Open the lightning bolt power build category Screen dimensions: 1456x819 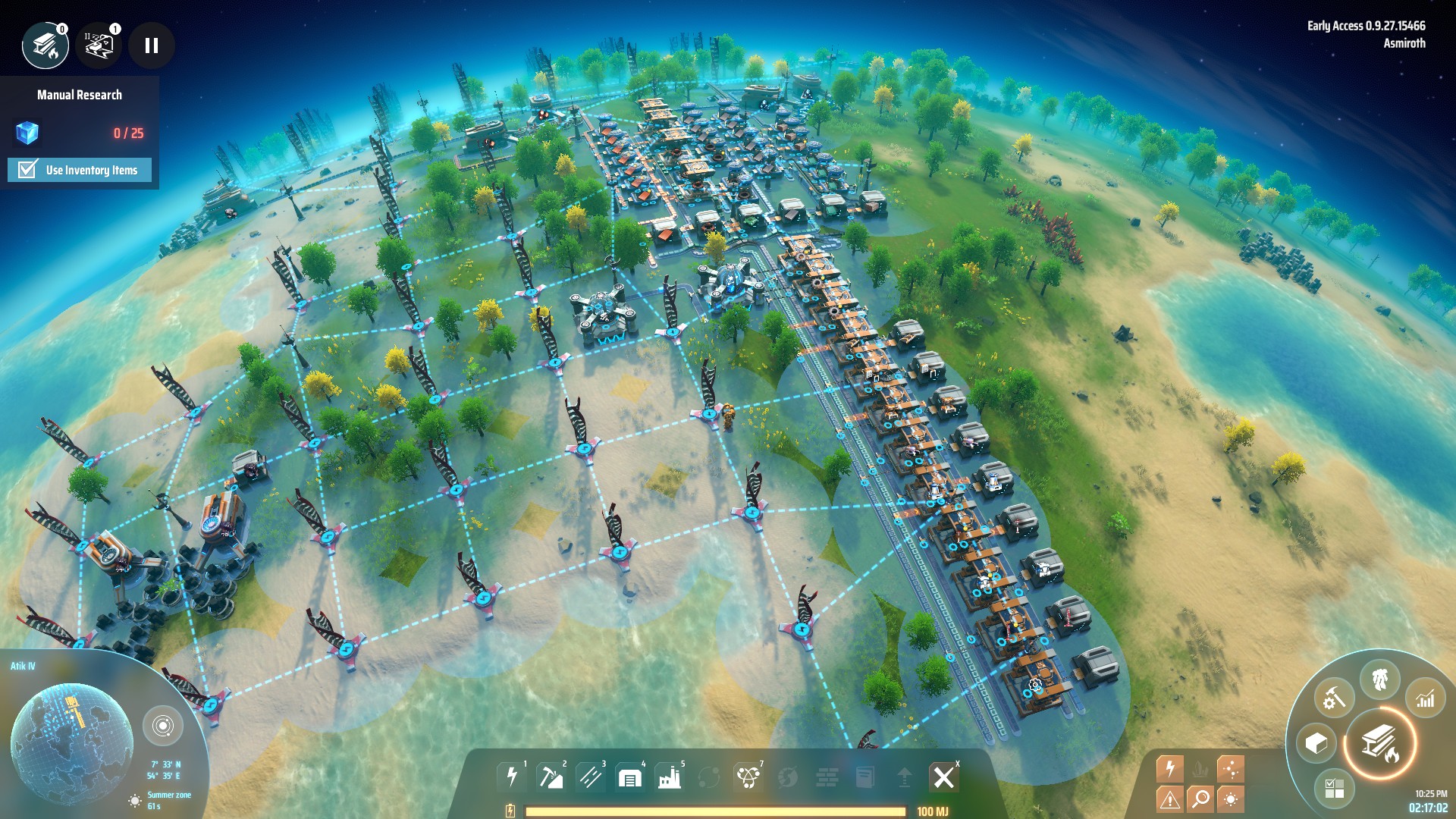coord(512,777)
